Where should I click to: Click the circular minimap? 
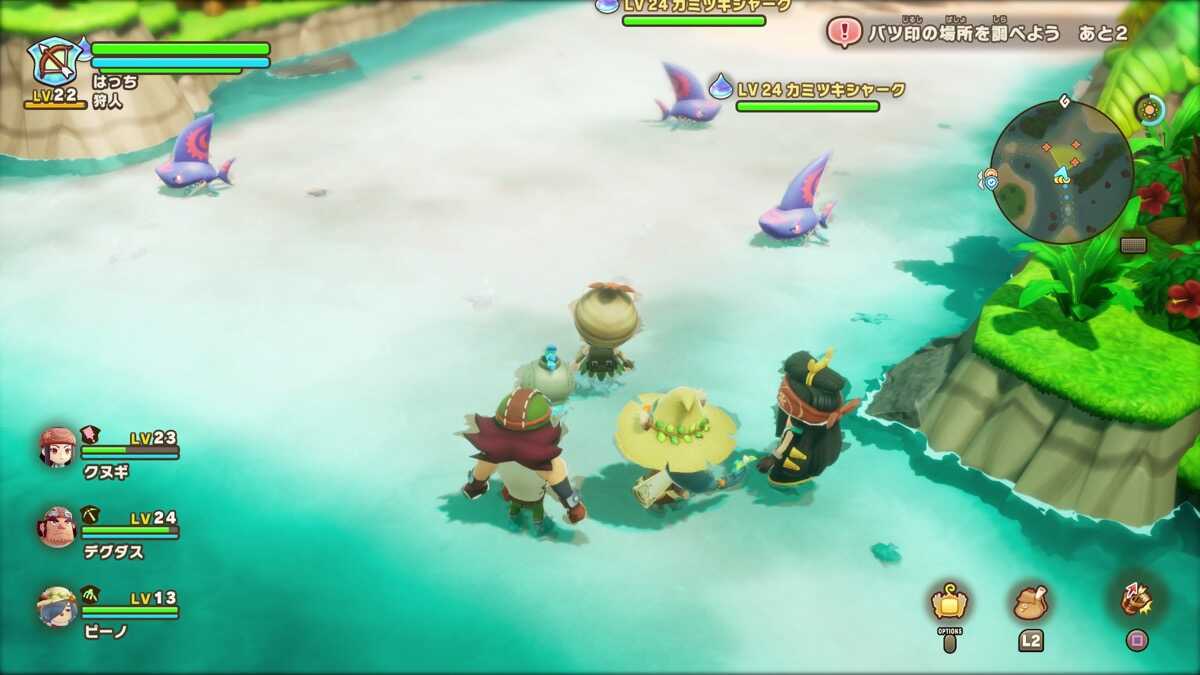point(1062,172)
